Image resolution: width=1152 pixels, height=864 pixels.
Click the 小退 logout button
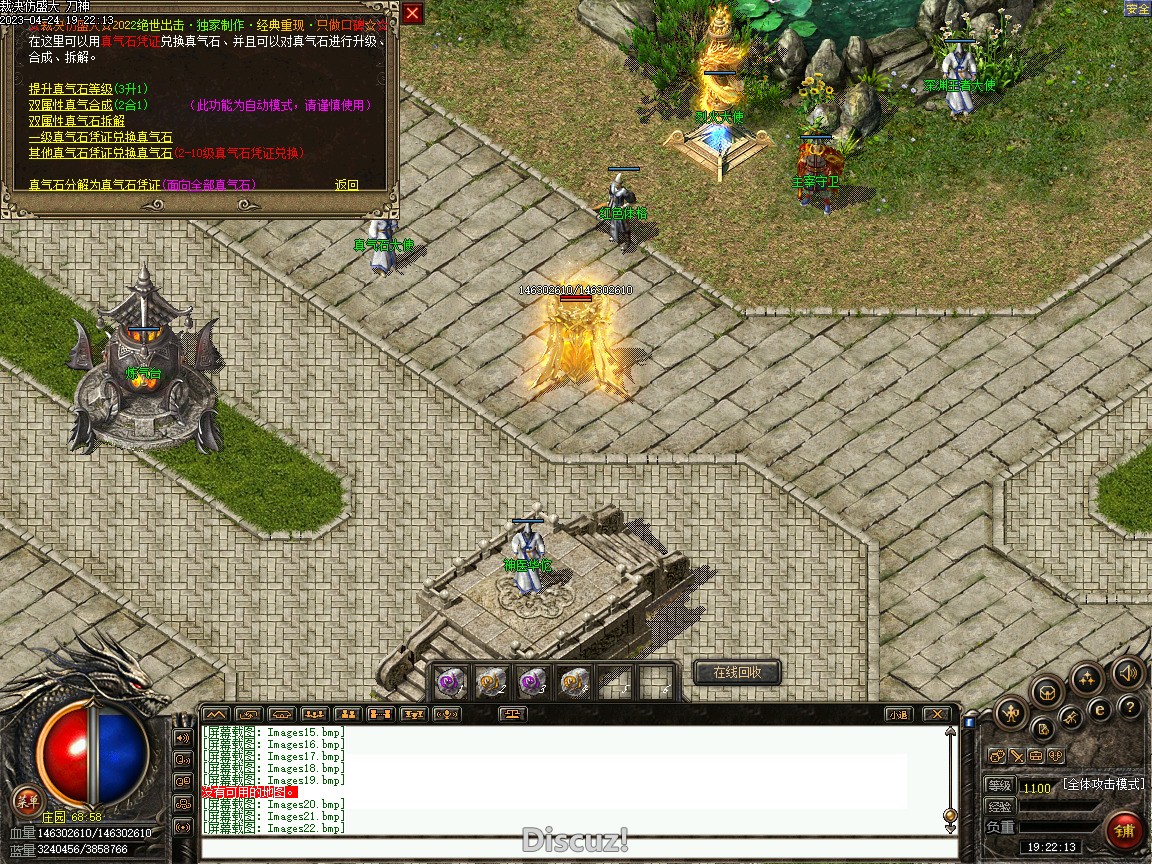pyautogui.click(x=897, y=714)
